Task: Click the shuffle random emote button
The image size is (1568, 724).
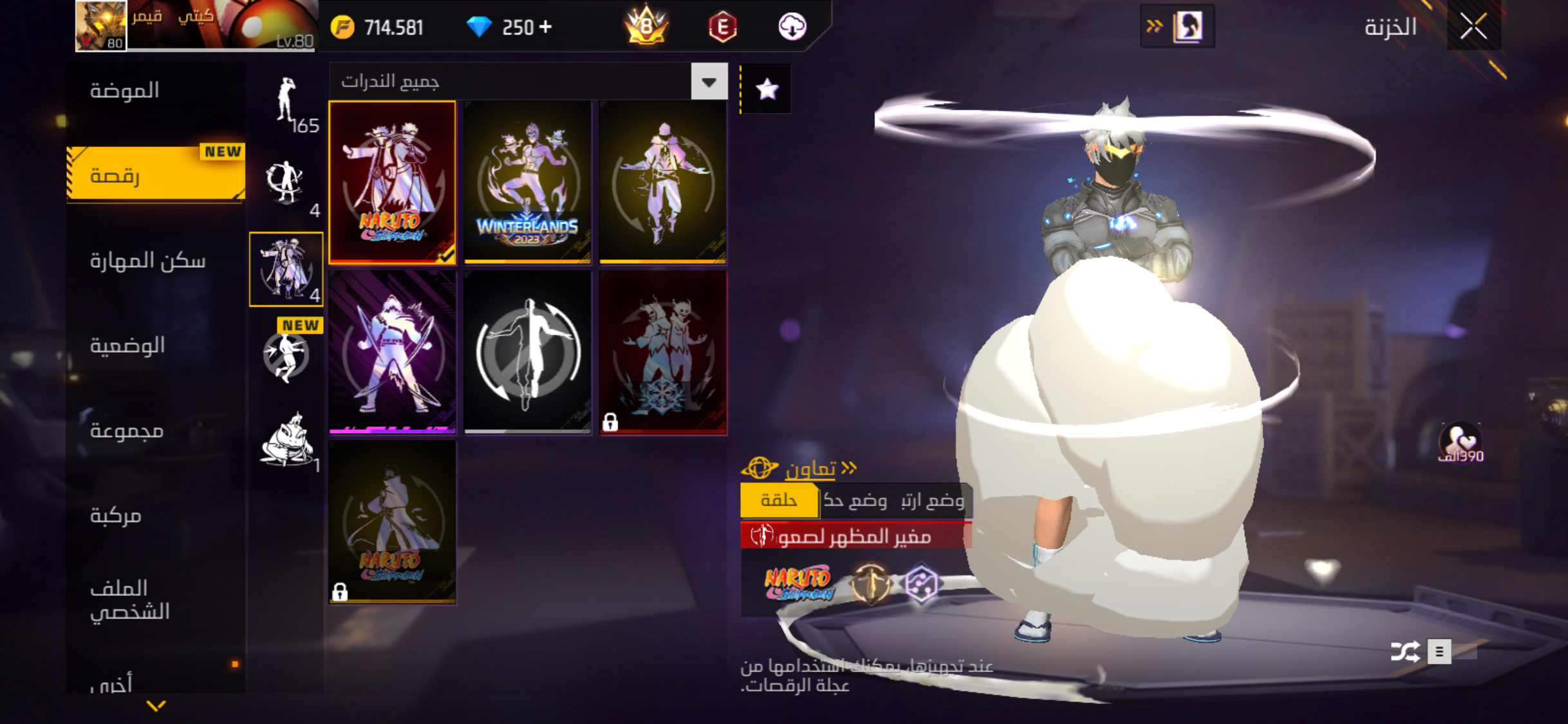Action: point(1405,651)
